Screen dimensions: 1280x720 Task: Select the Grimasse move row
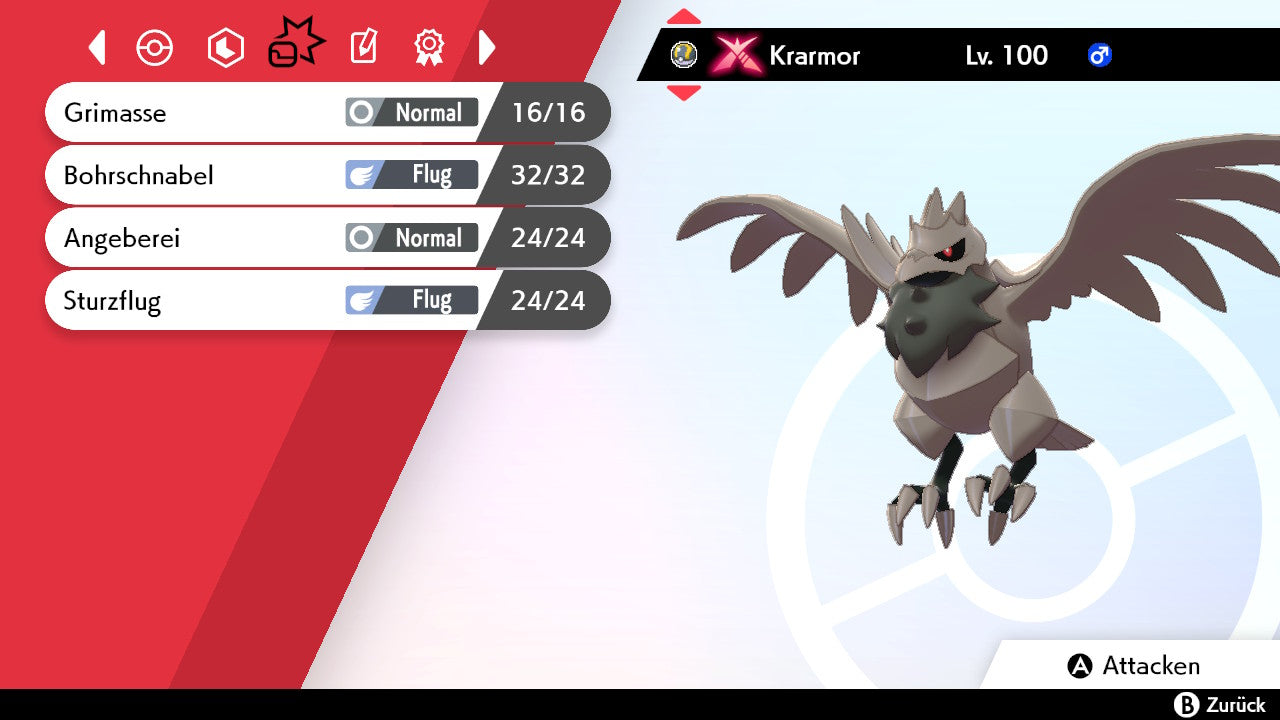(x=327, y=112)
